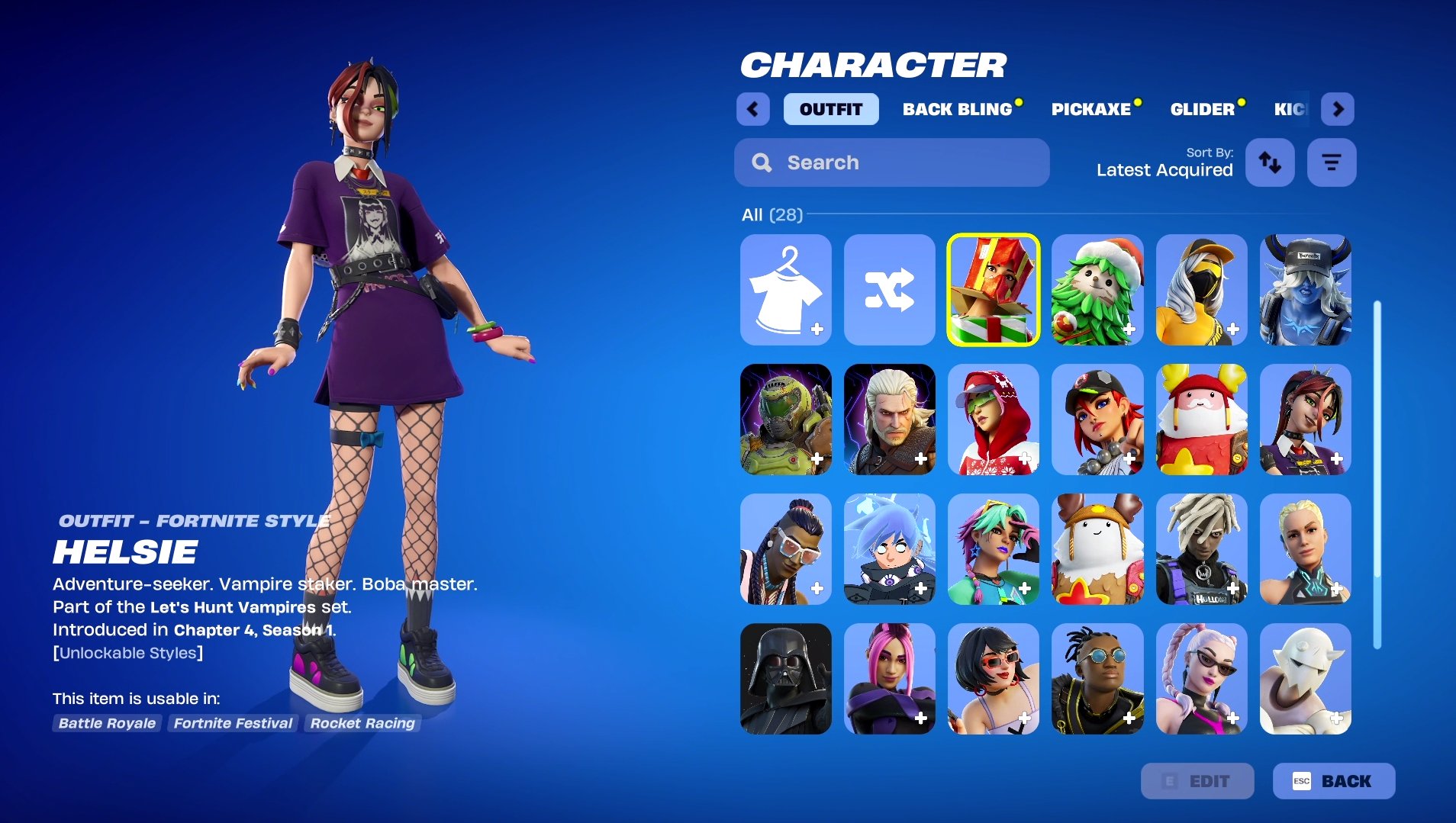The image size is (1456, 823).
Task: Select the gift-wrapped present outfit
Action: tap(993, 290)
